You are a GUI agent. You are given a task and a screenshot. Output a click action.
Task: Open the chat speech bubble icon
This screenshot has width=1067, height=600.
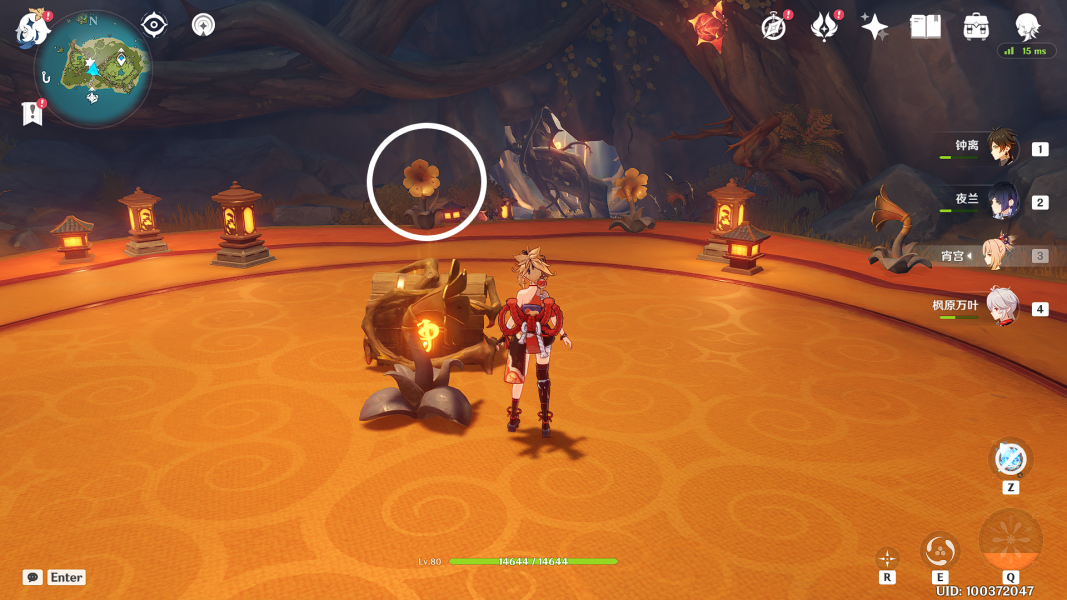(x=33, y=577)
